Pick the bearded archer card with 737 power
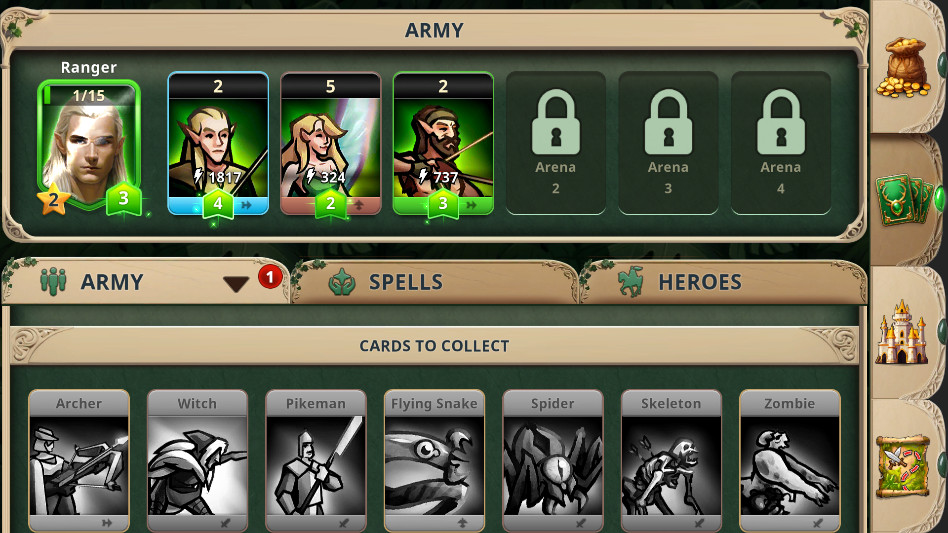Image resolution: width=948 pixels, height=533 pixels. (443, 145)
